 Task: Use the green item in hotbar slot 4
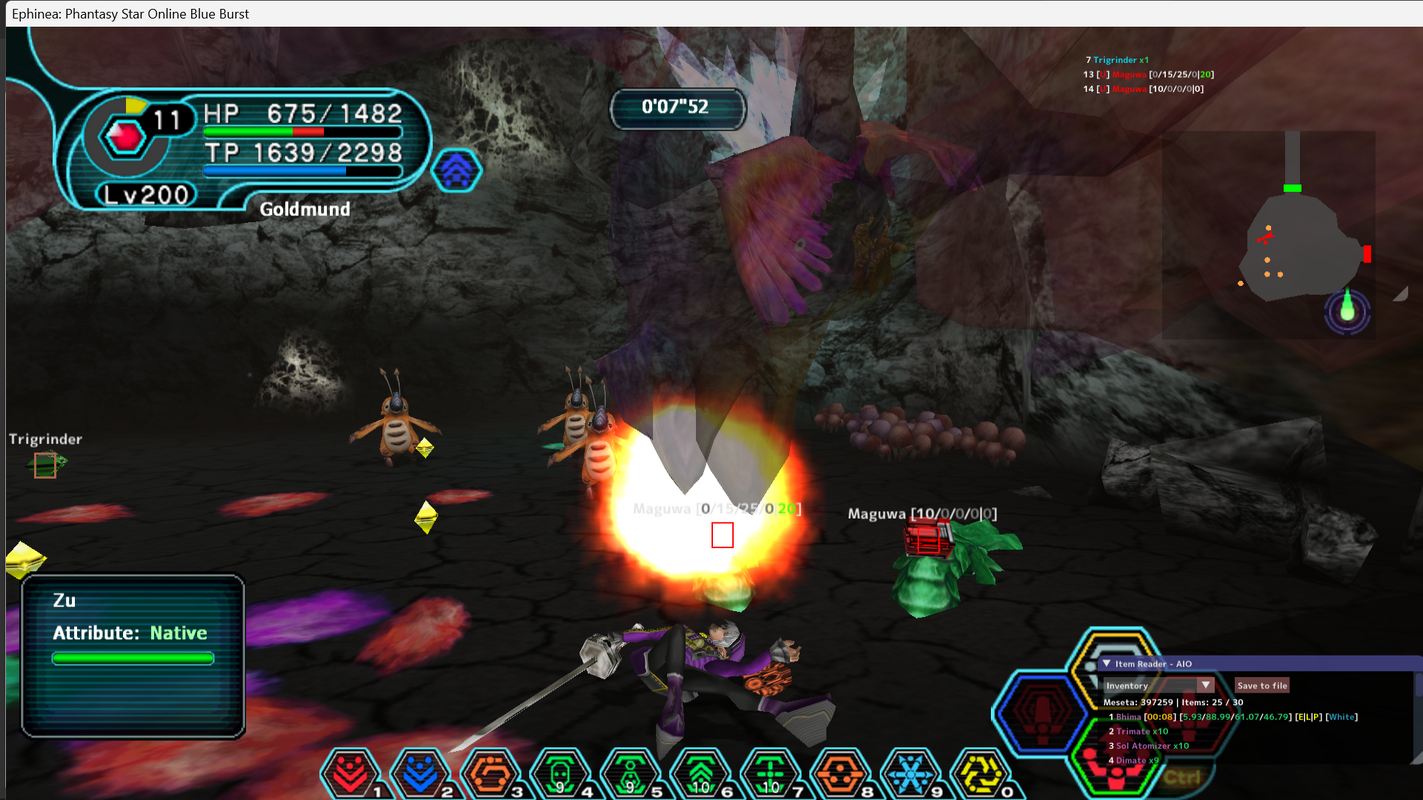click(559, 773)
